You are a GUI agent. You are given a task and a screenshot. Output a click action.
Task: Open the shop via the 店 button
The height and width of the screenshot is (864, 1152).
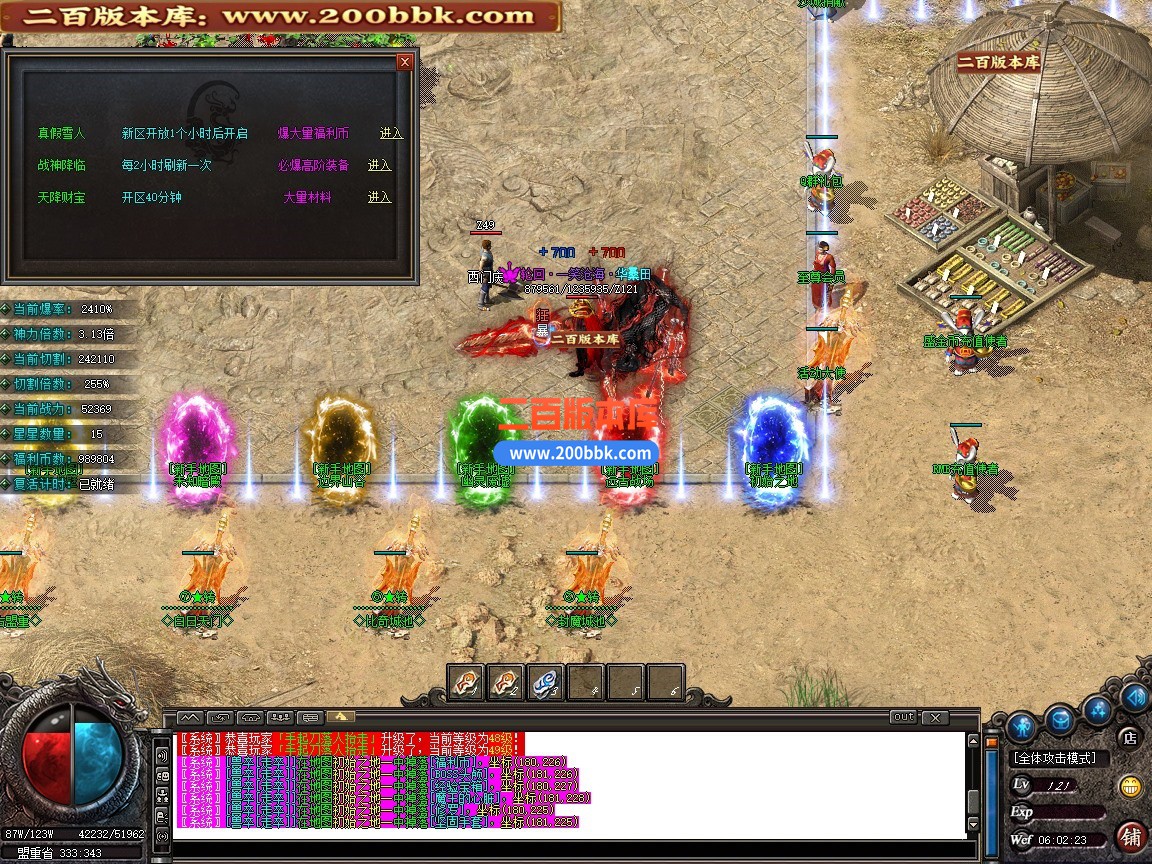coord(1130,737)
